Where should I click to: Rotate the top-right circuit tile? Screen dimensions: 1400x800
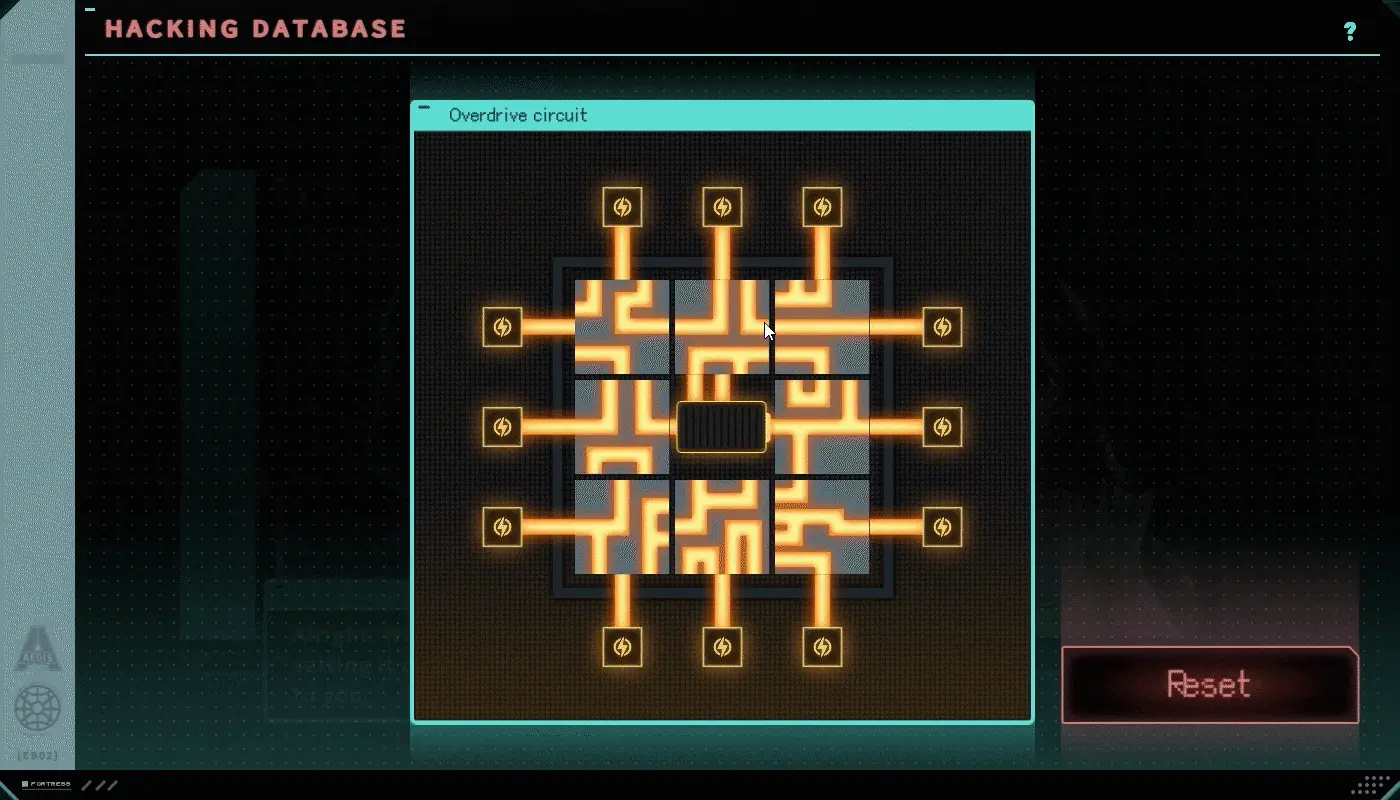click(822, 327)
